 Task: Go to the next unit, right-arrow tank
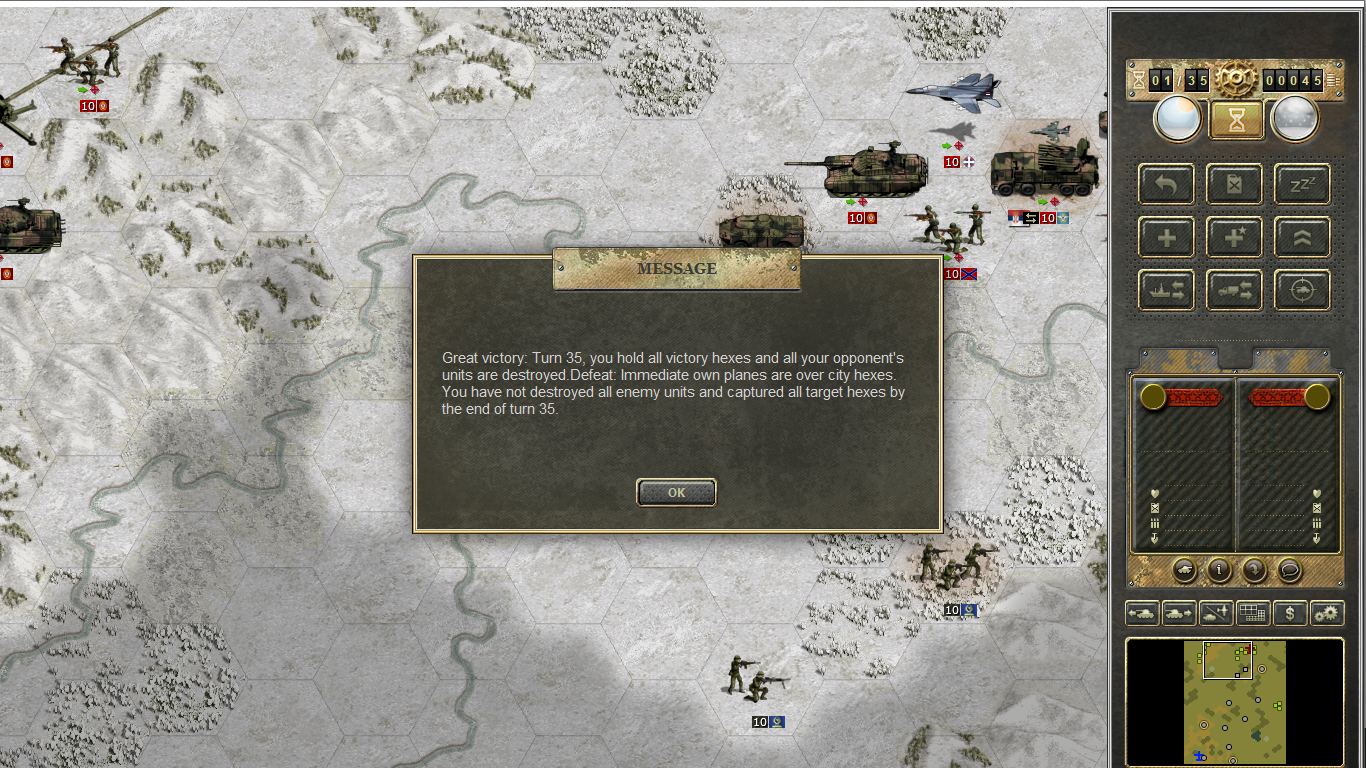pos(1179,613)
